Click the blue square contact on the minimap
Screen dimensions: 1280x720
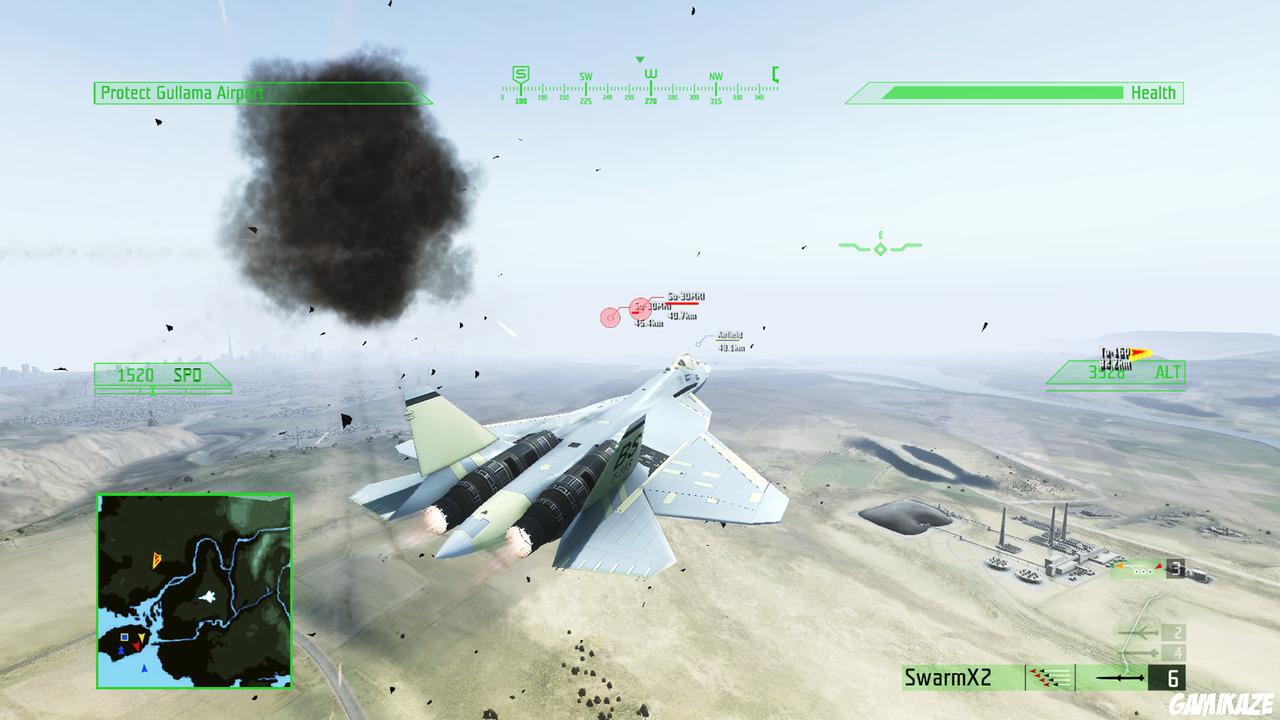click(x=124, y=637)
